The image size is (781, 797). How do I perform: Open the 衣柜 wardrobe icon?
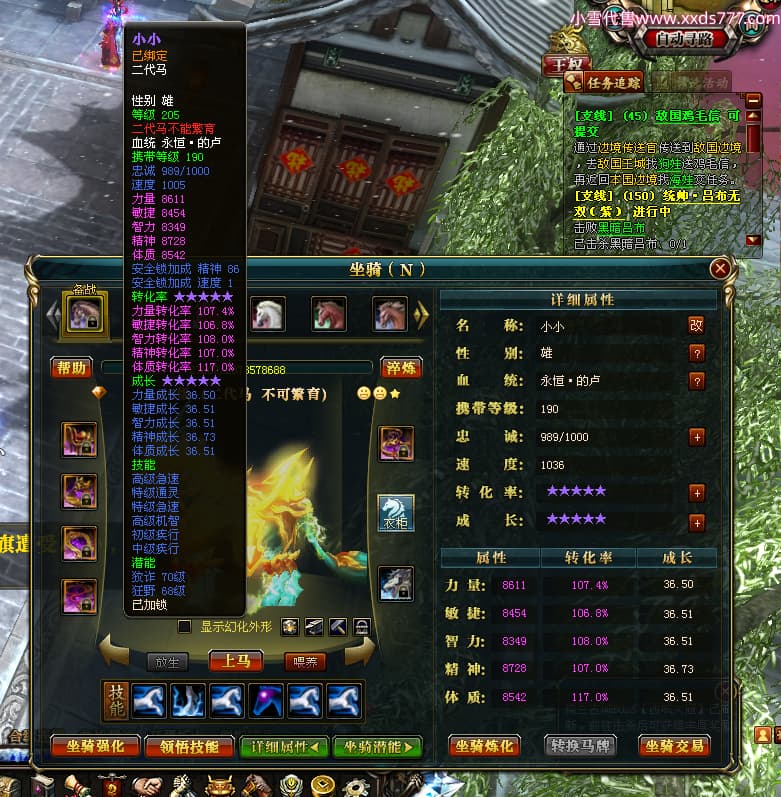tap(395, 513)
